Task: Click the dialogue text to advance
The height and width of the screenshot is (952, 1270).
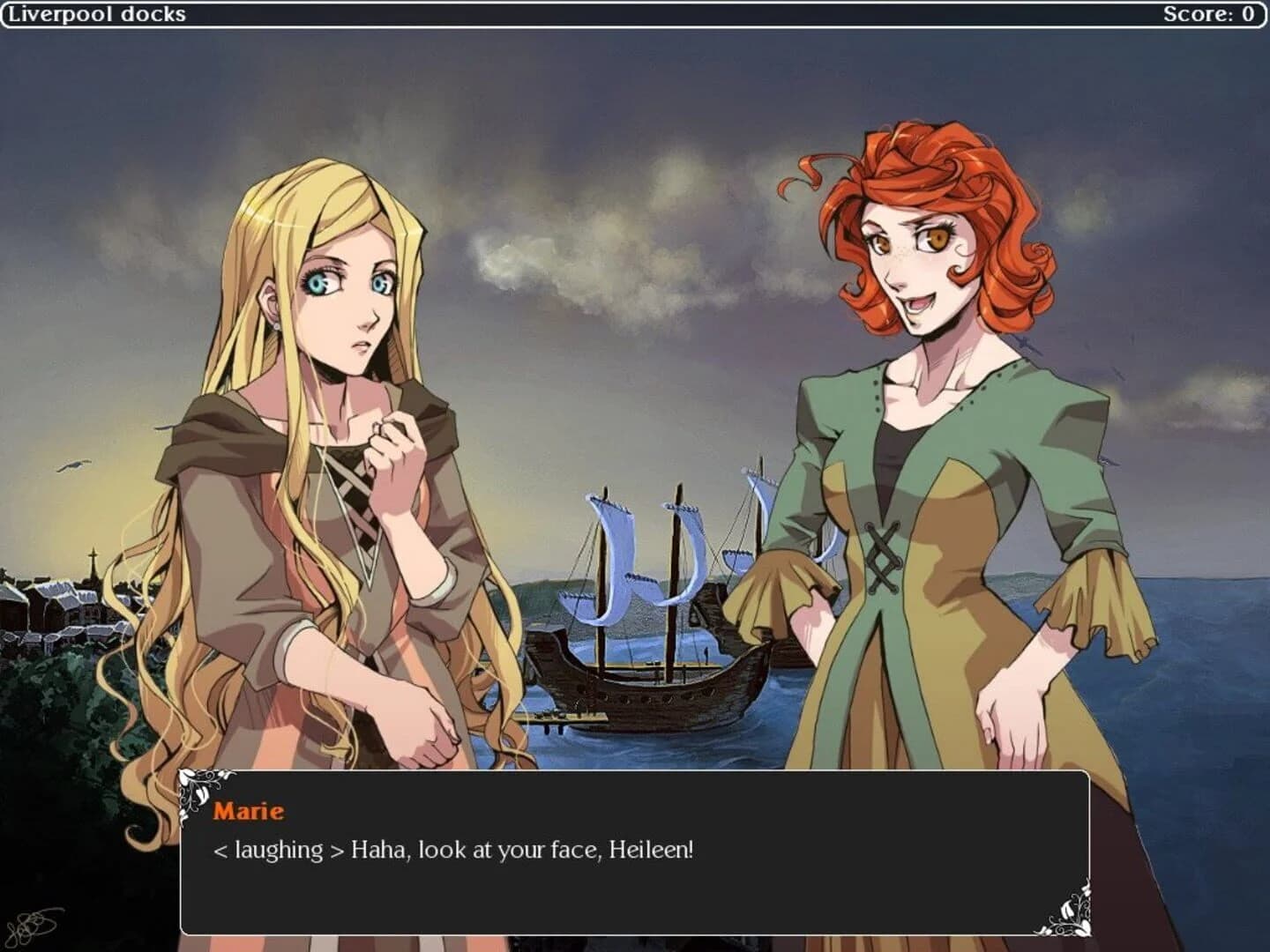Action: [452, 850]
